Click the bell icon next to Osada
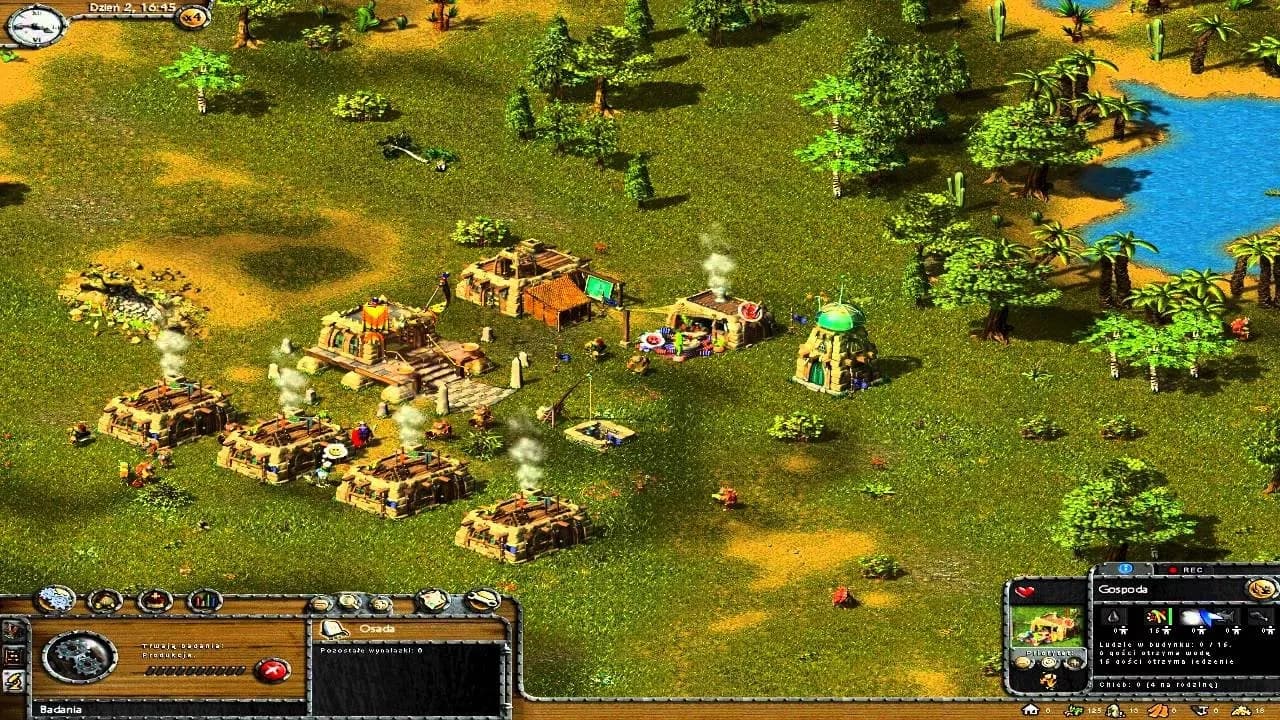Image resolution: width=1280 pixels, height=720 pixels. tap(333, 629)
